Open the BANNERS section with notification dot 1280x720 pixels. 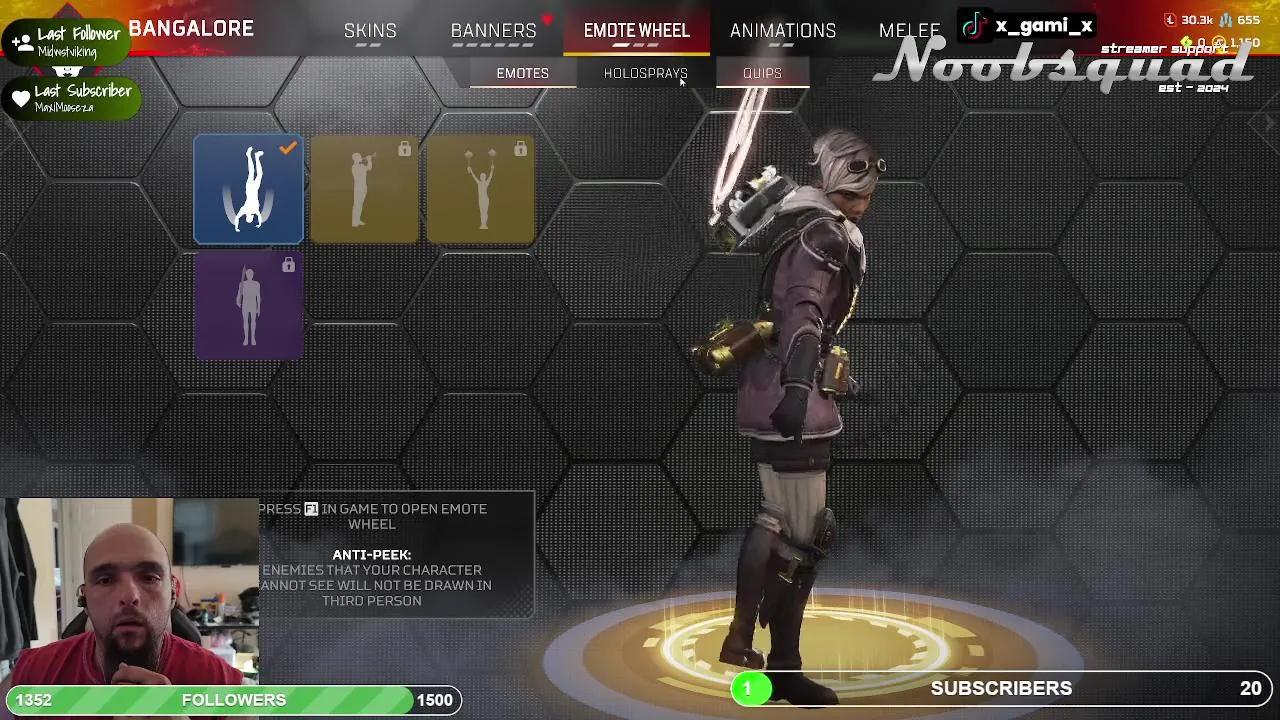pyautogui.click(x=493, y=30)
